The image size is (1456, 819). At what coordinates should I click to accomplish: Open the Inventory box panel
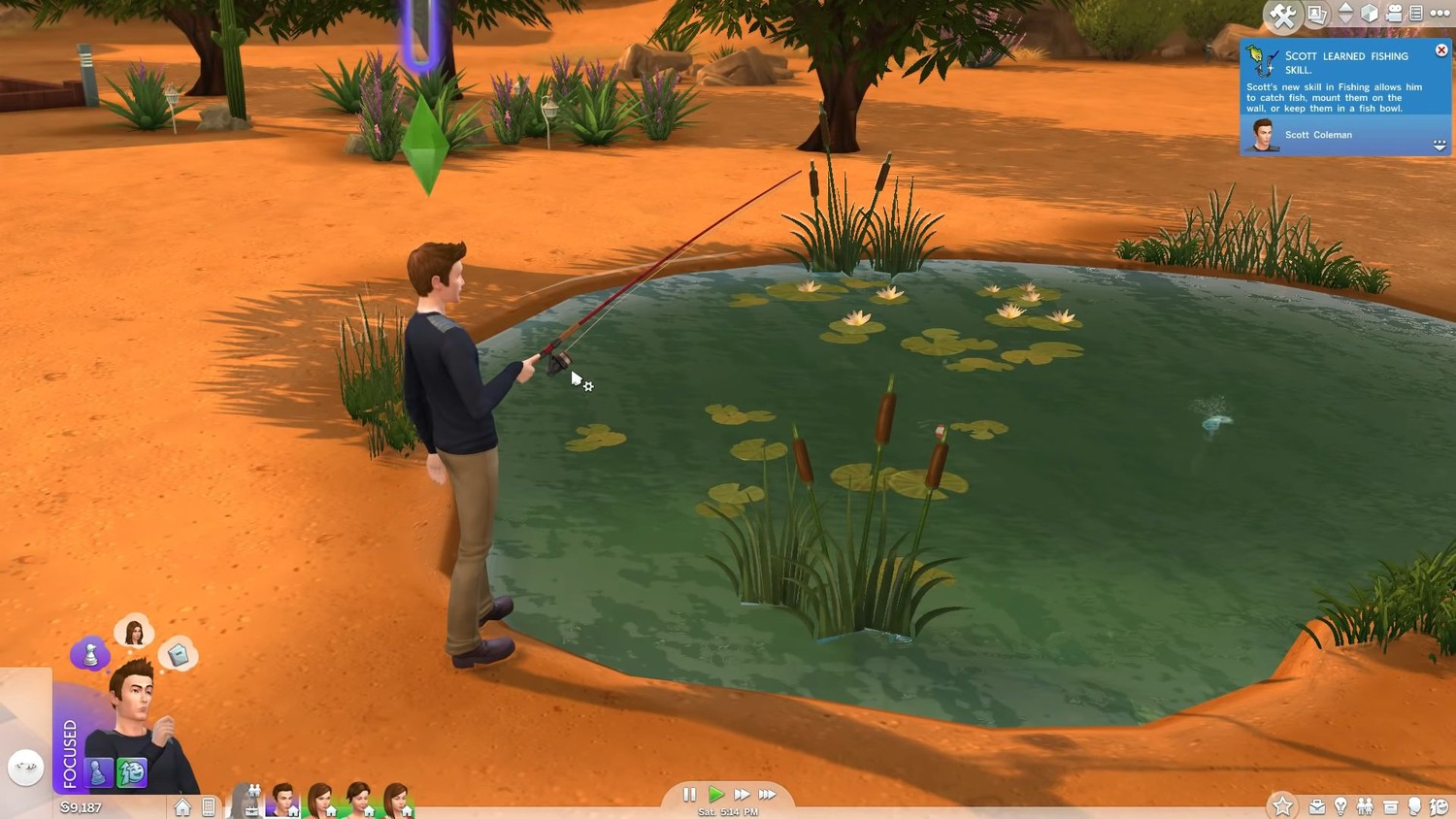(1390, 806)
